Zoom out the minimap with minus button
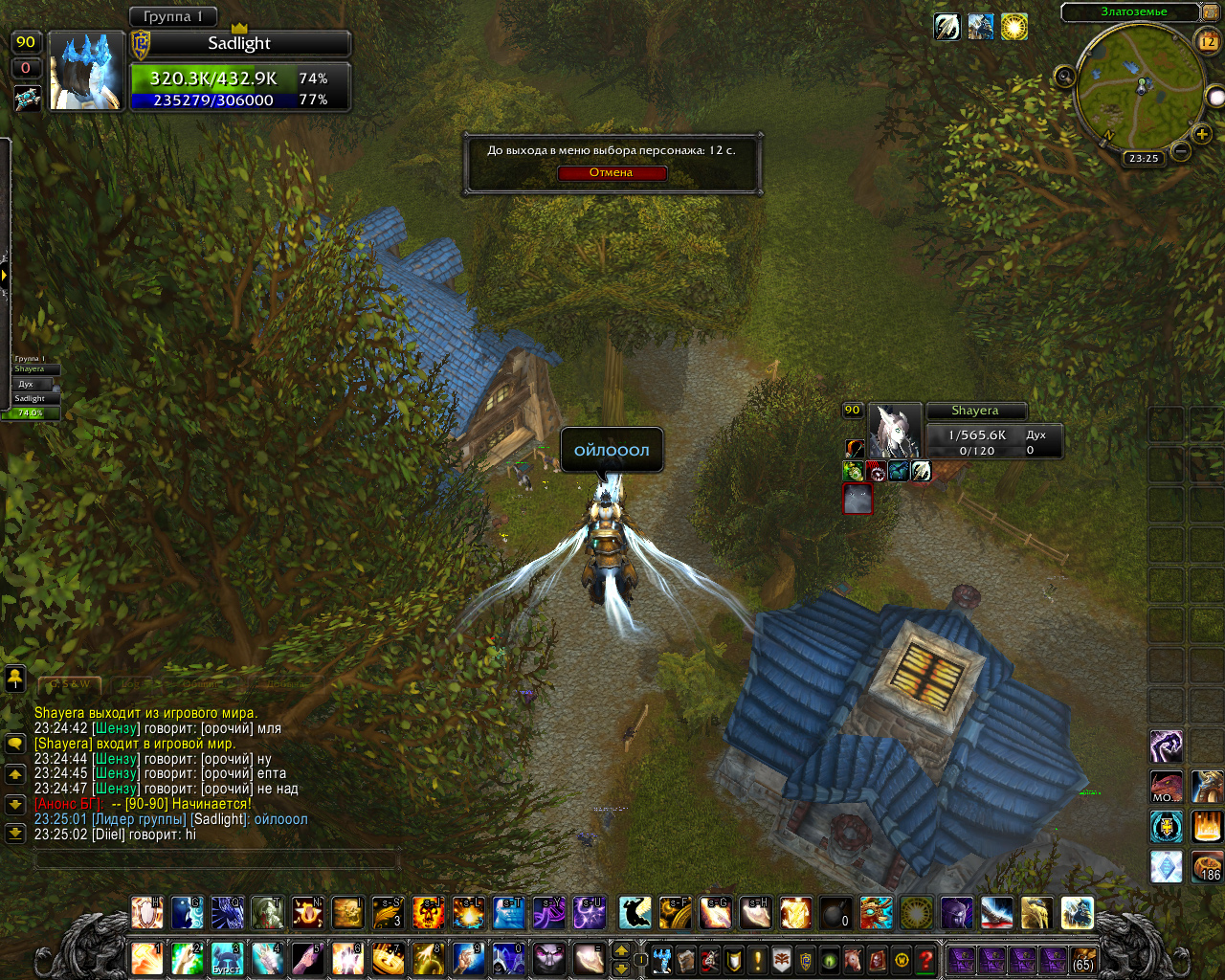Viewport: 1225px width, 980px height. pyautogui.click(x=1181, y=151)
